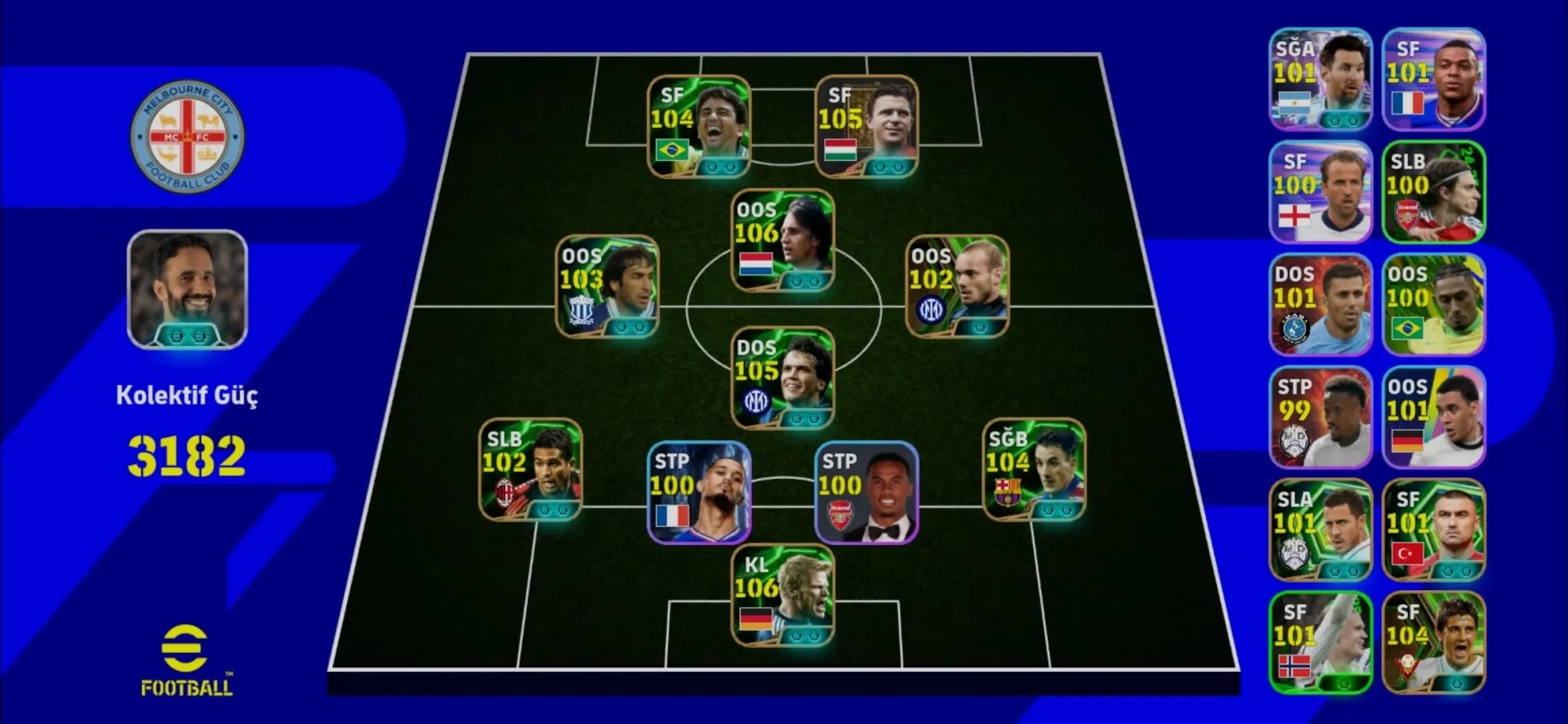
Task: Choose the SĞB 104 right back card
Action: (1034, 470)
